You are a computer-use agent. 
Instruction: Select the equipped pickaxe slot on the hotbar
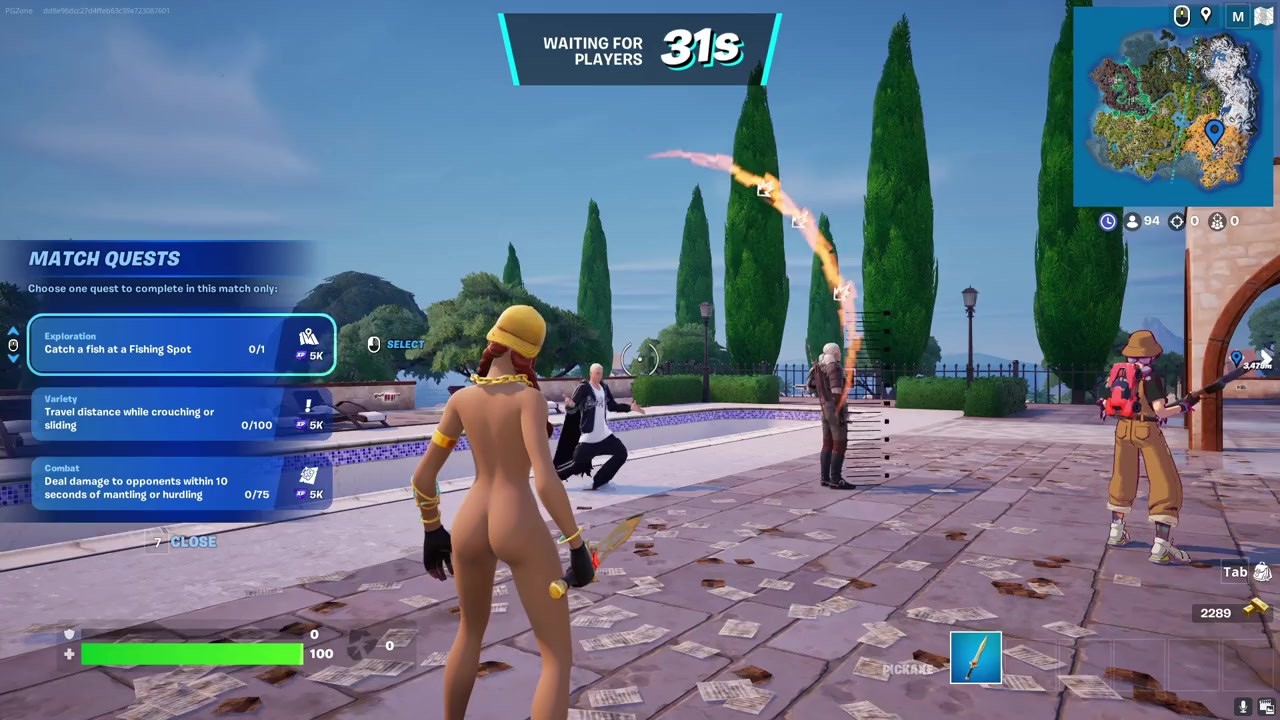pos(974,657)
